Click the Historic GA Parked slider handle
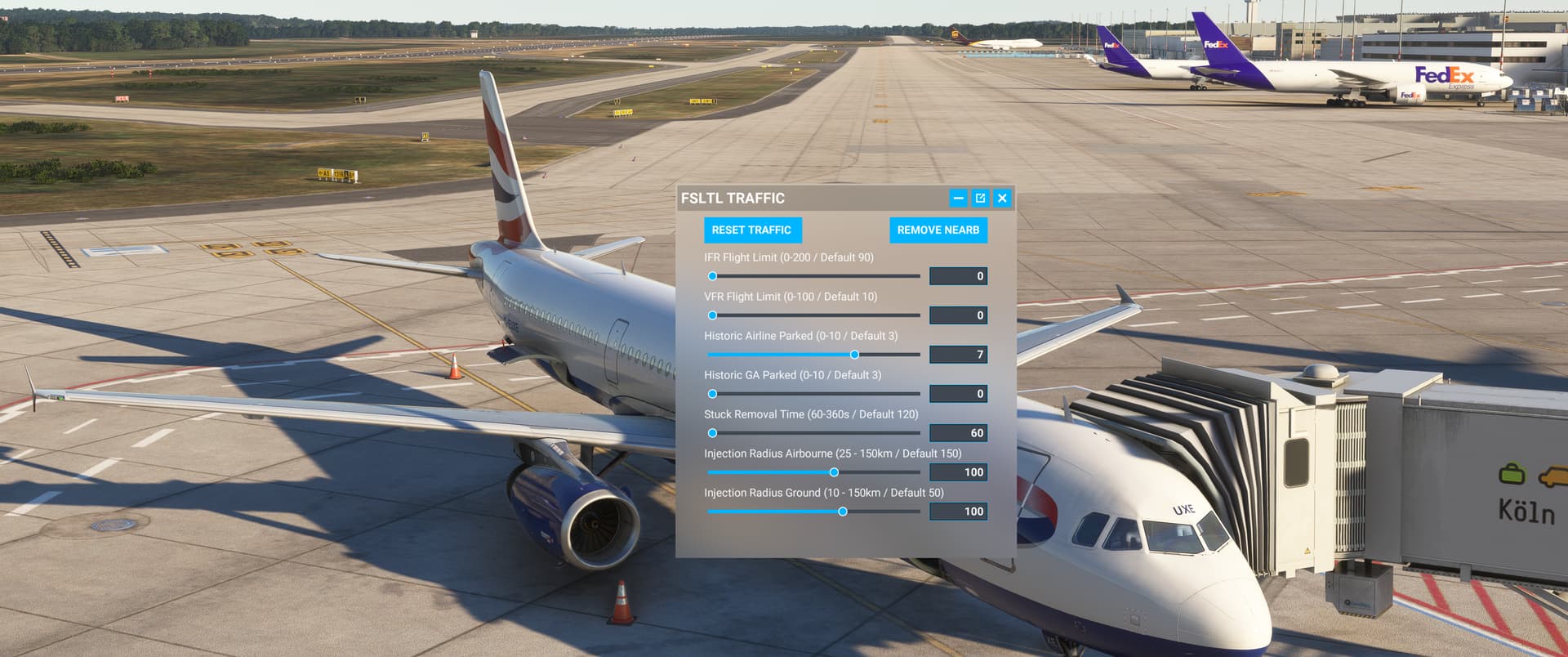The image size is (1568, 657). click(x=711, y=394)
